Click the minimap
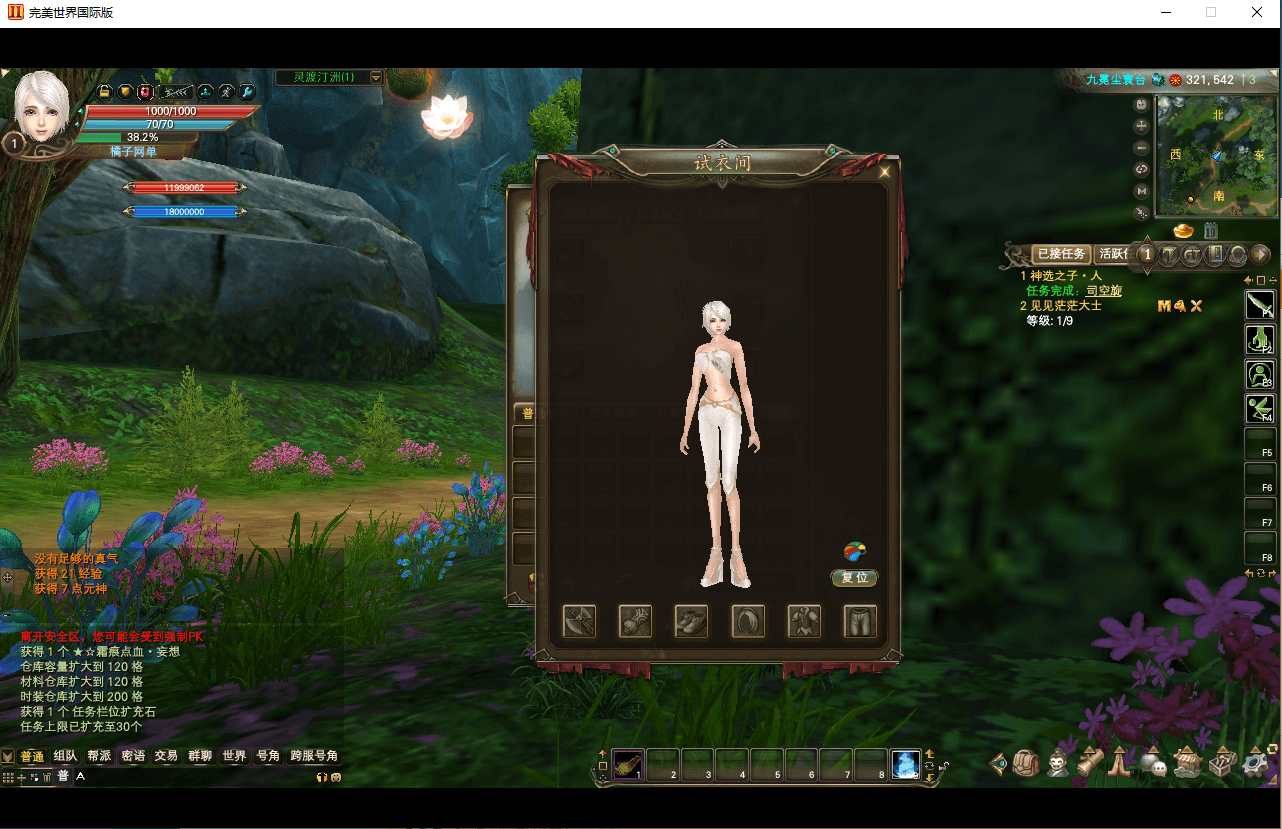This screenshot has width=1282, height=829. pyautogui.click(x=1216, y=156)
